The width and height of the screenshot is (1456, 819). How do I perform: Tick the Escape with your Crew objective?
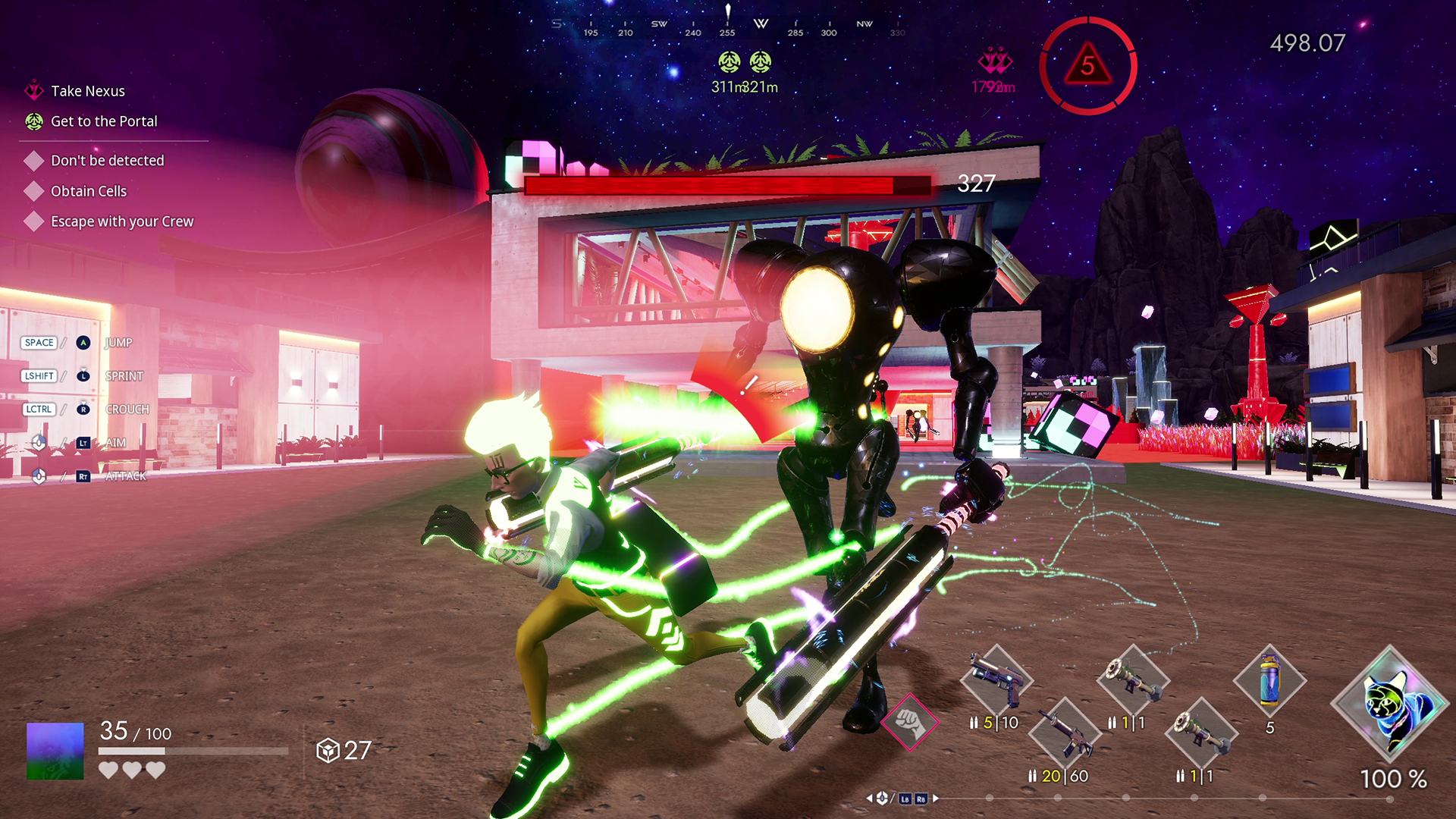pos(33,221)
